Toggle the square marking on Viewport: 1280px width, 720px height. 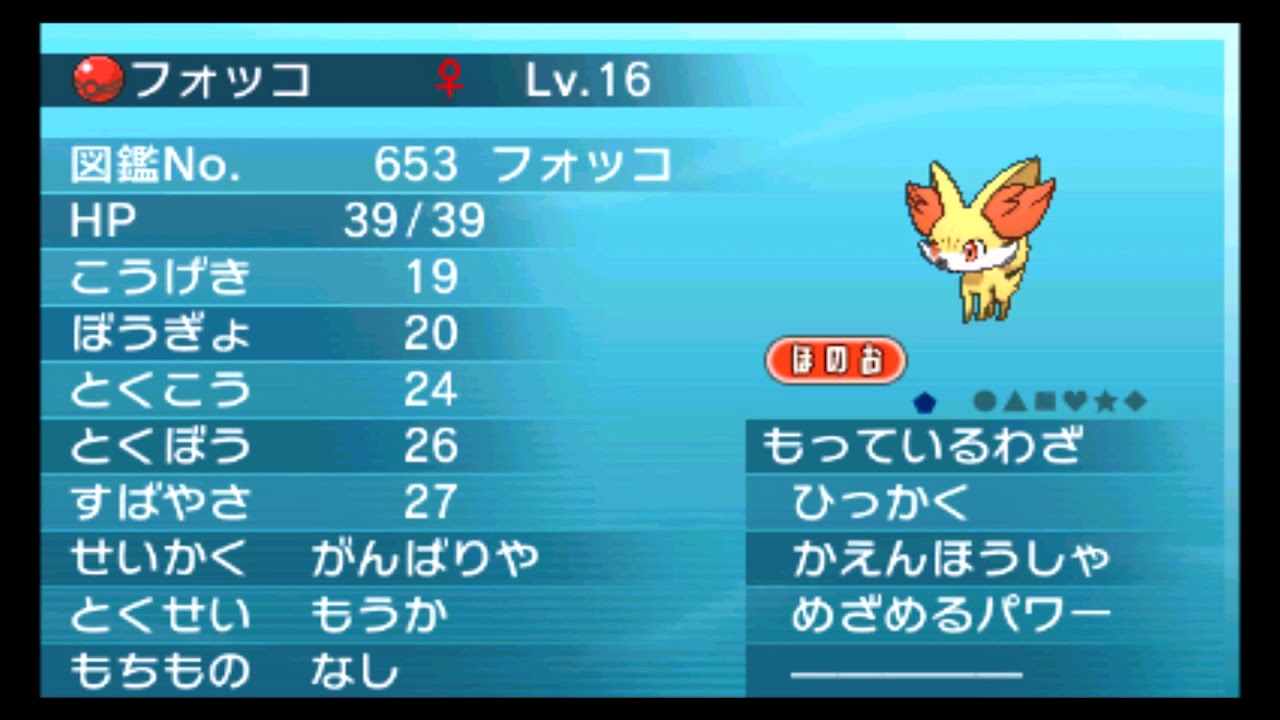(x=1043, y=401)
